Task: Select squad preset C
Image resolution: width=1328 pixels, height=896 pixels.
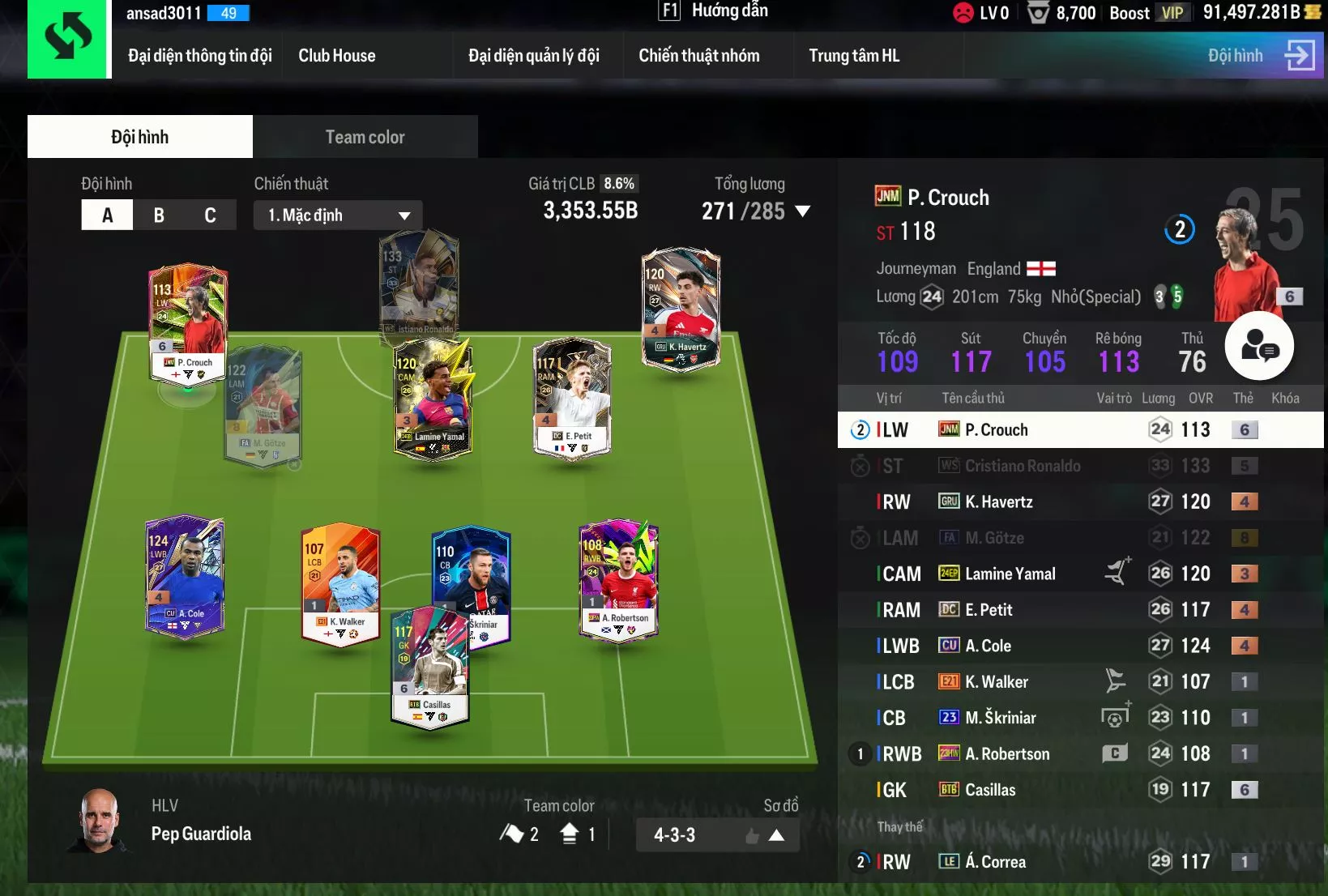Action: click(210, 215)
